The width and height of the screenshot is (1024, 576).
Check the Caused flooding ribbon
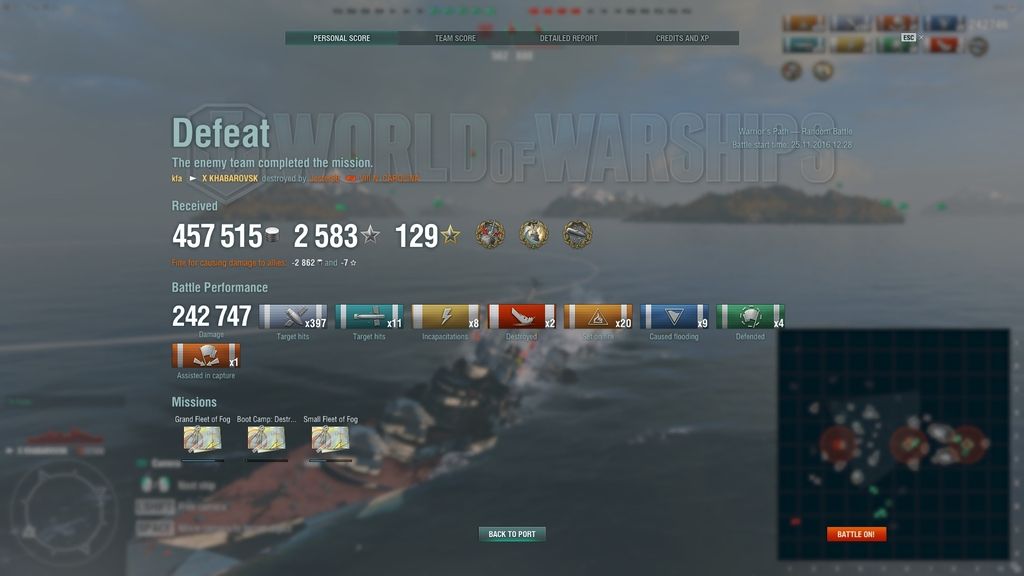point(674,317)
